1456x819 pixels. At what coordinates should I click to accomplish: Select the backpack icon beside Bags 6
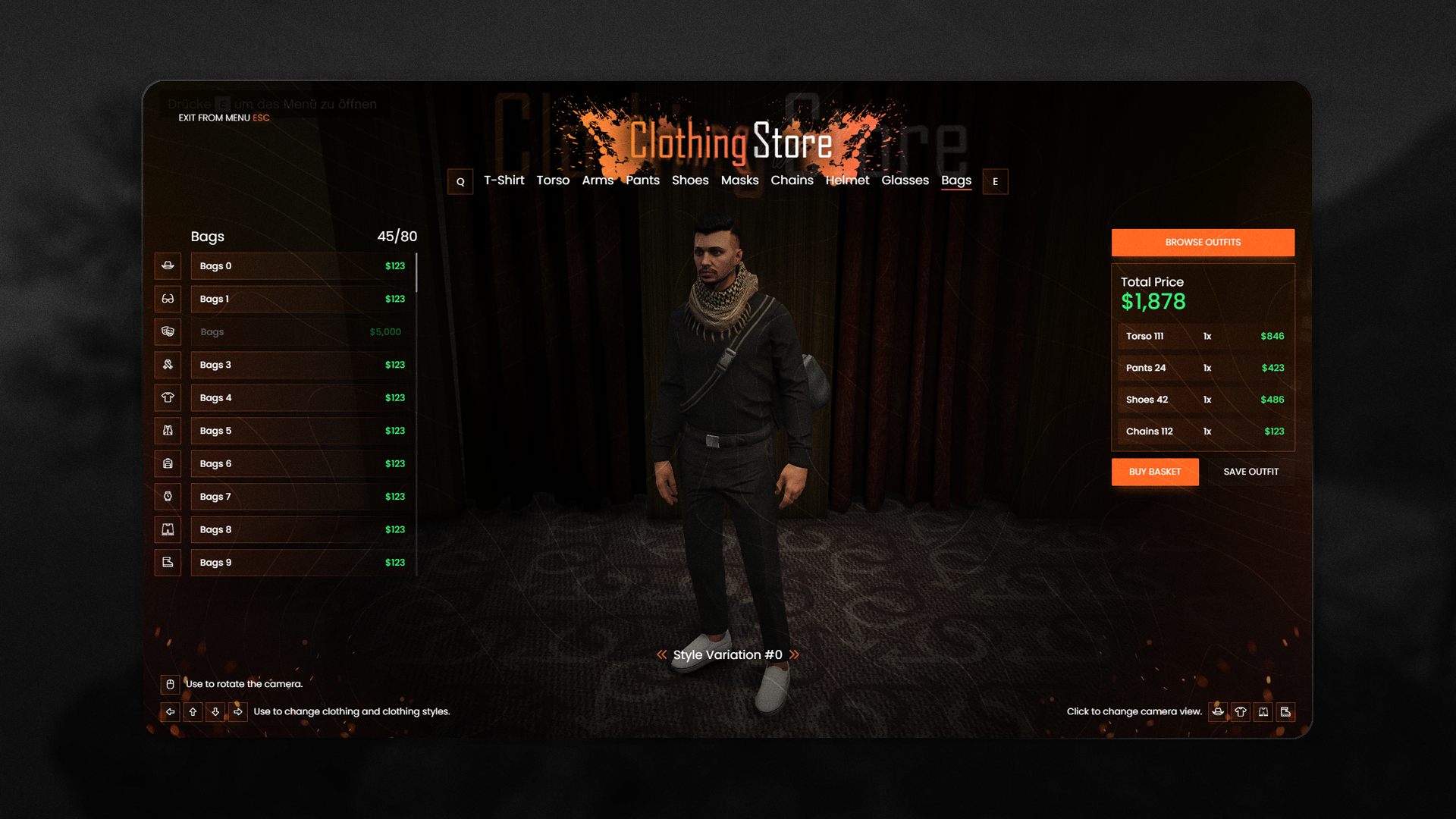[x=168, y=463]
